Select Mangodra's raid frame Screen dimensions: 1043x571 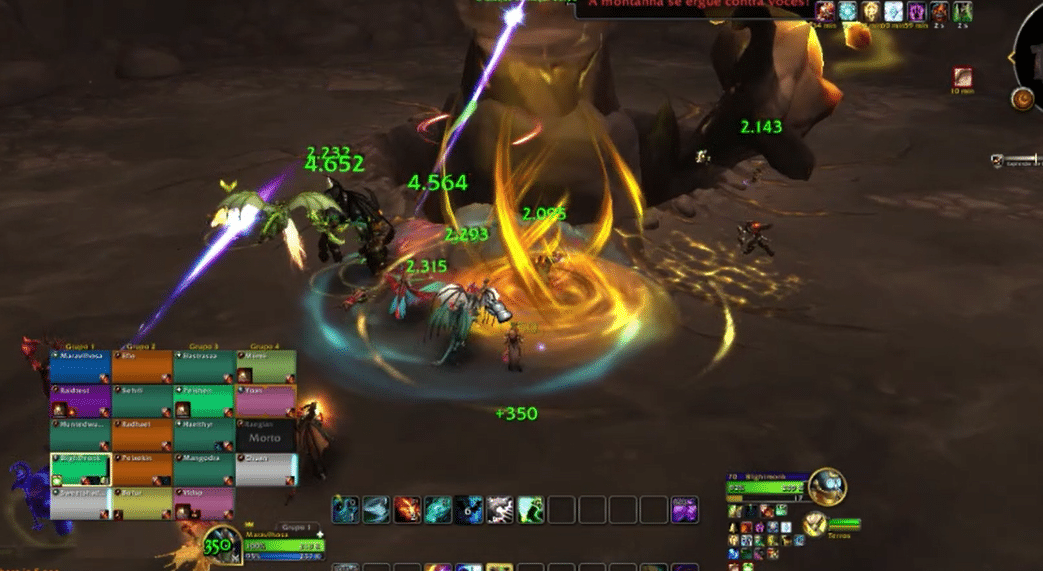pos(203,468)
